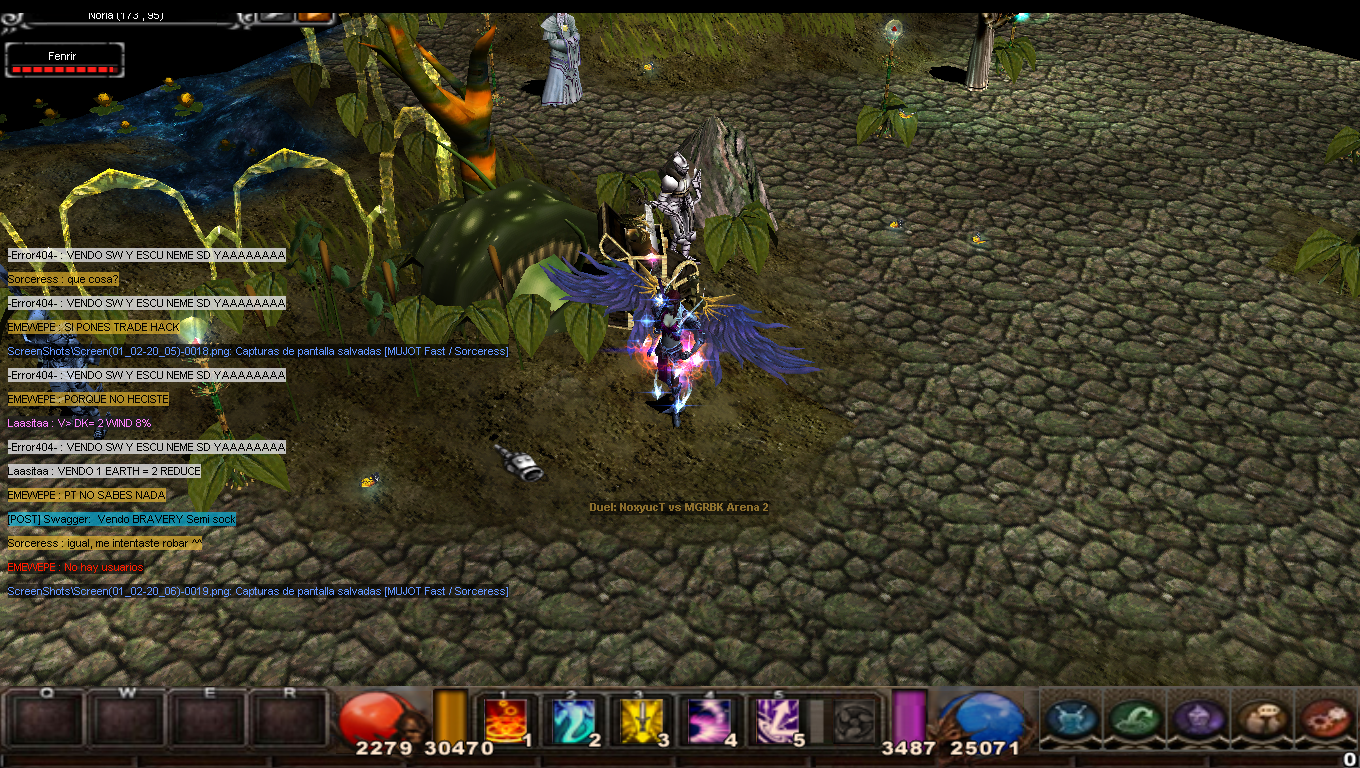Screen dimensions: 1360x768
Task: Cast the purple swirl skill in slot 4
Action: click(710, 720)
